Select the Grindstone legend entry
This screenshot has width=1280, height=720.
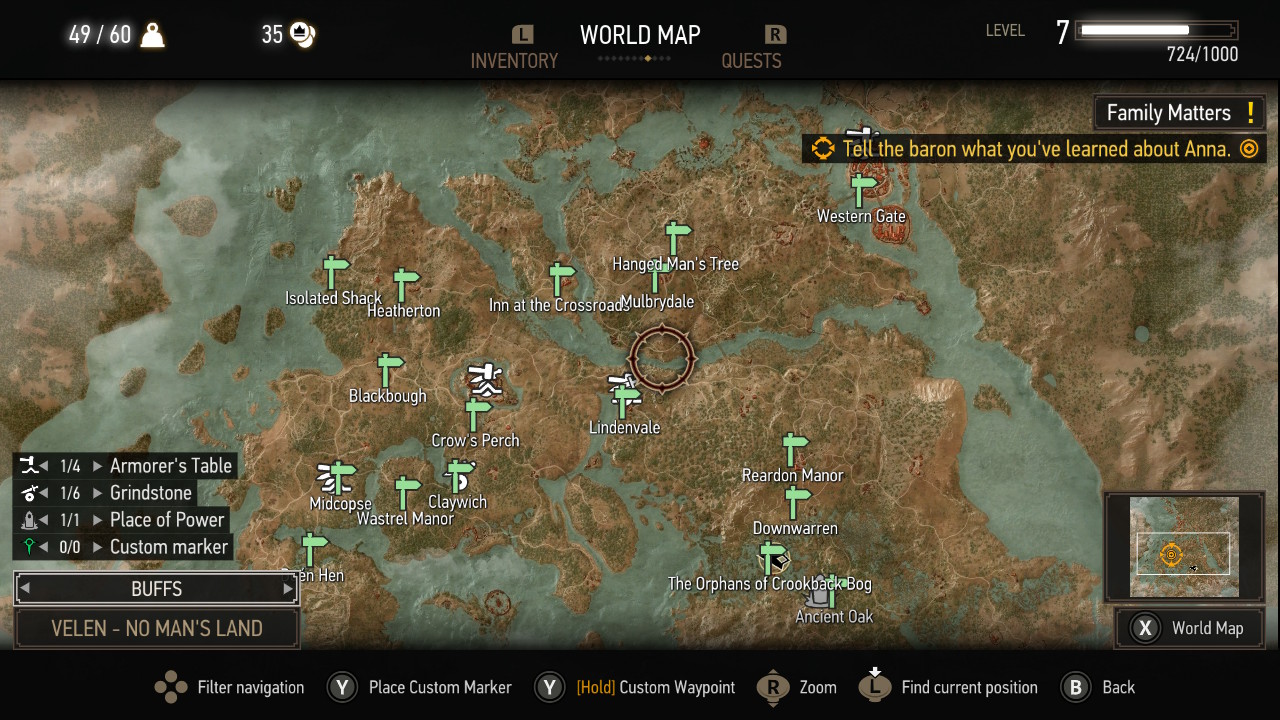[150, 493]
